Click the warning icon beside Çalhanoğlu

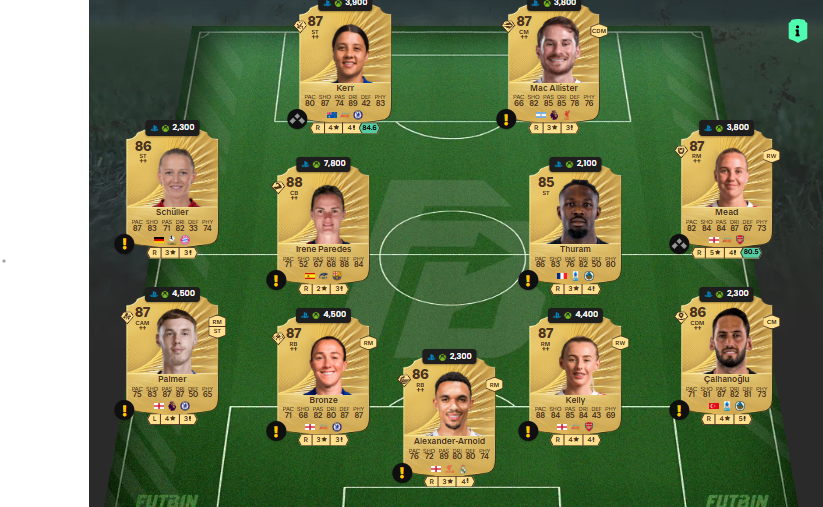679,409
